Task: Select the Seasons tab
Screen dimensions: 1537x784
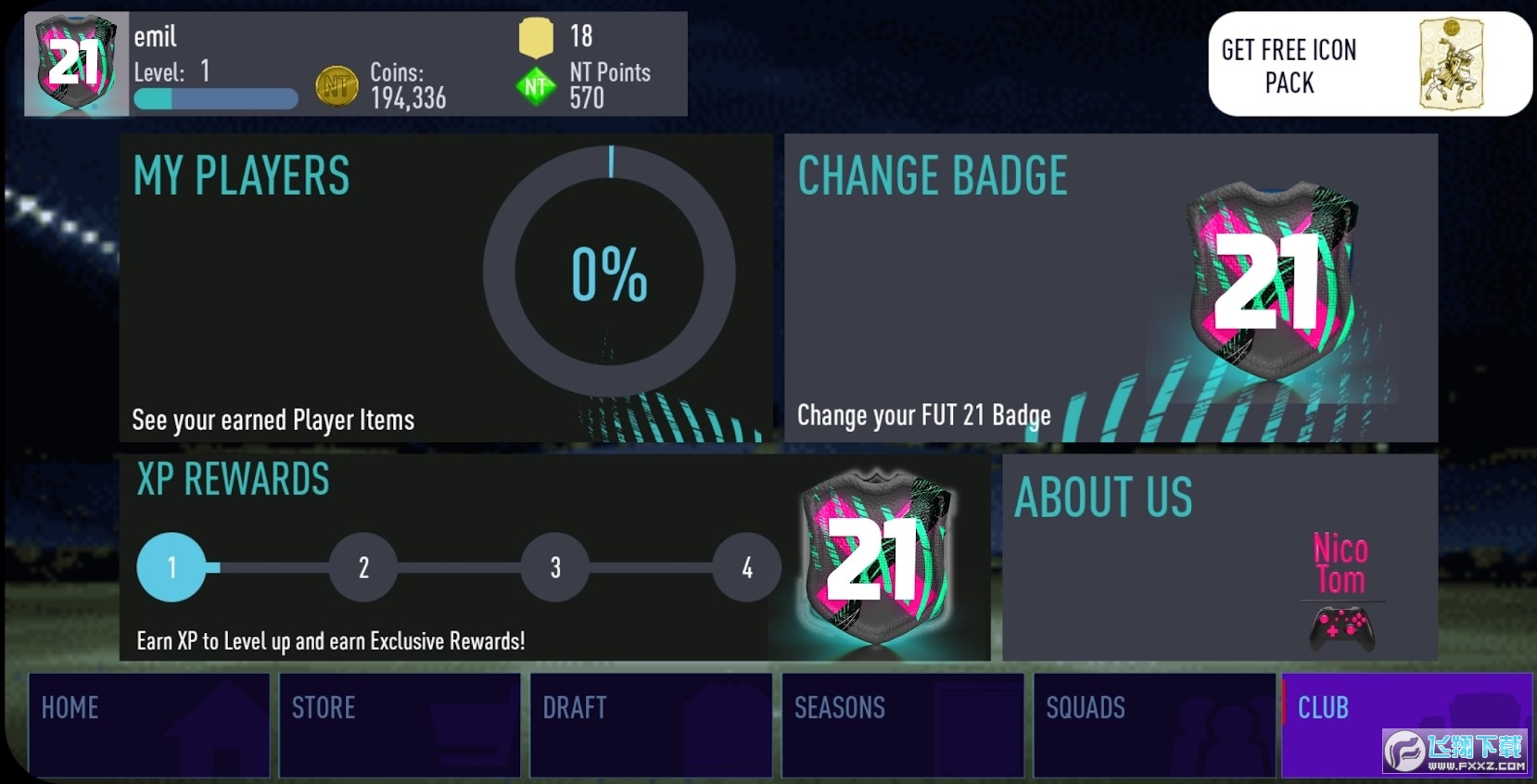Action: point(902,725)
